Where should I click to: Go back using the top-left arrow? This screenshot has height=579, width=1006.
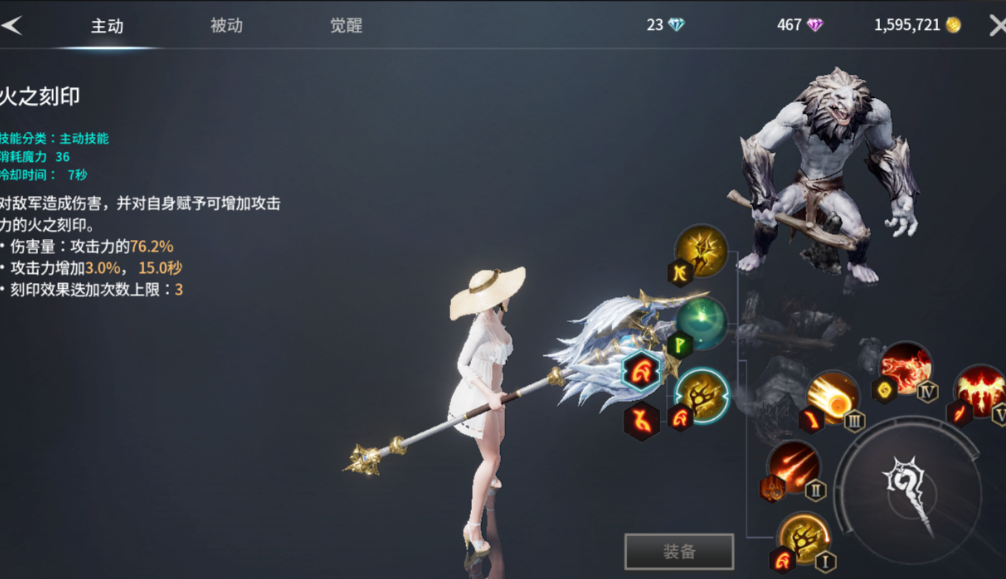coord(12,26)
